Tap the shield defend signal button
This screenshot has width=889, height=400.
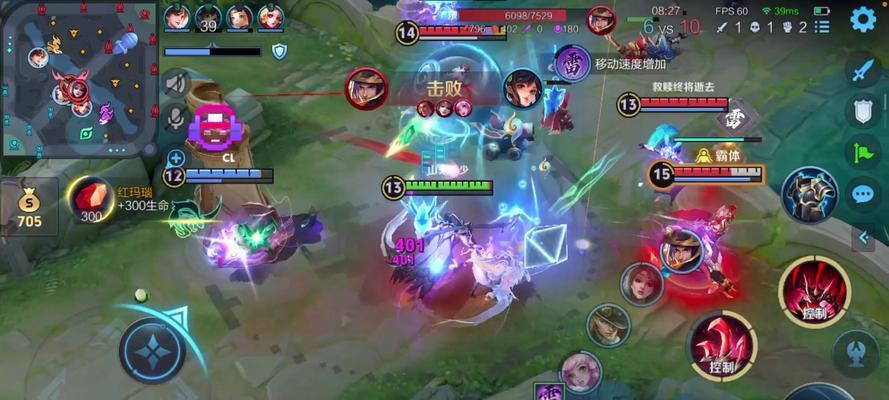(x=862, y=110)
